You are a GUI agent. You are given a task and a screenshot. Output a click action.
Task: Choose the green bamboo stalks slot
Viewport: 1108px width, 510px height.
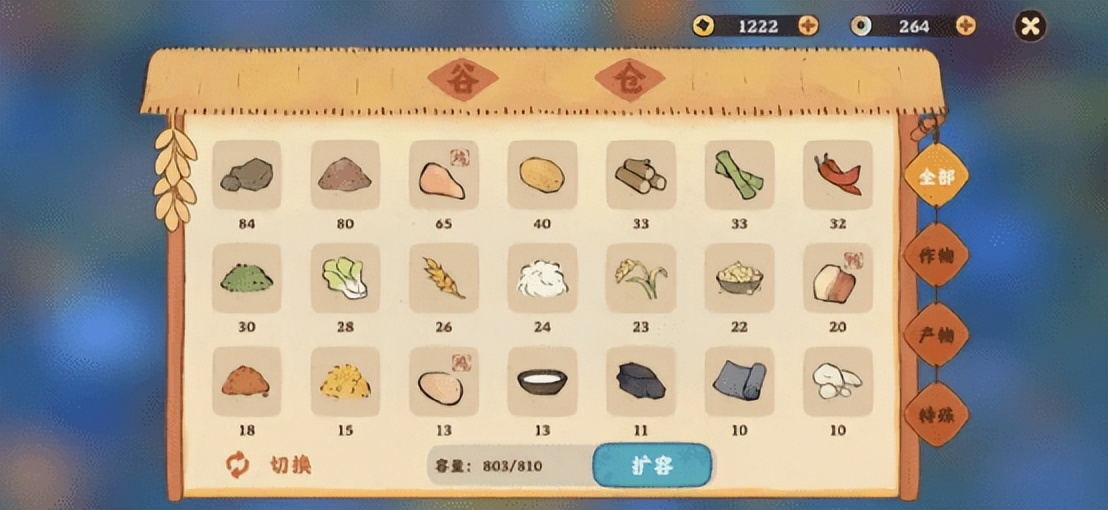pyautogui.click(x=739, y=175)
